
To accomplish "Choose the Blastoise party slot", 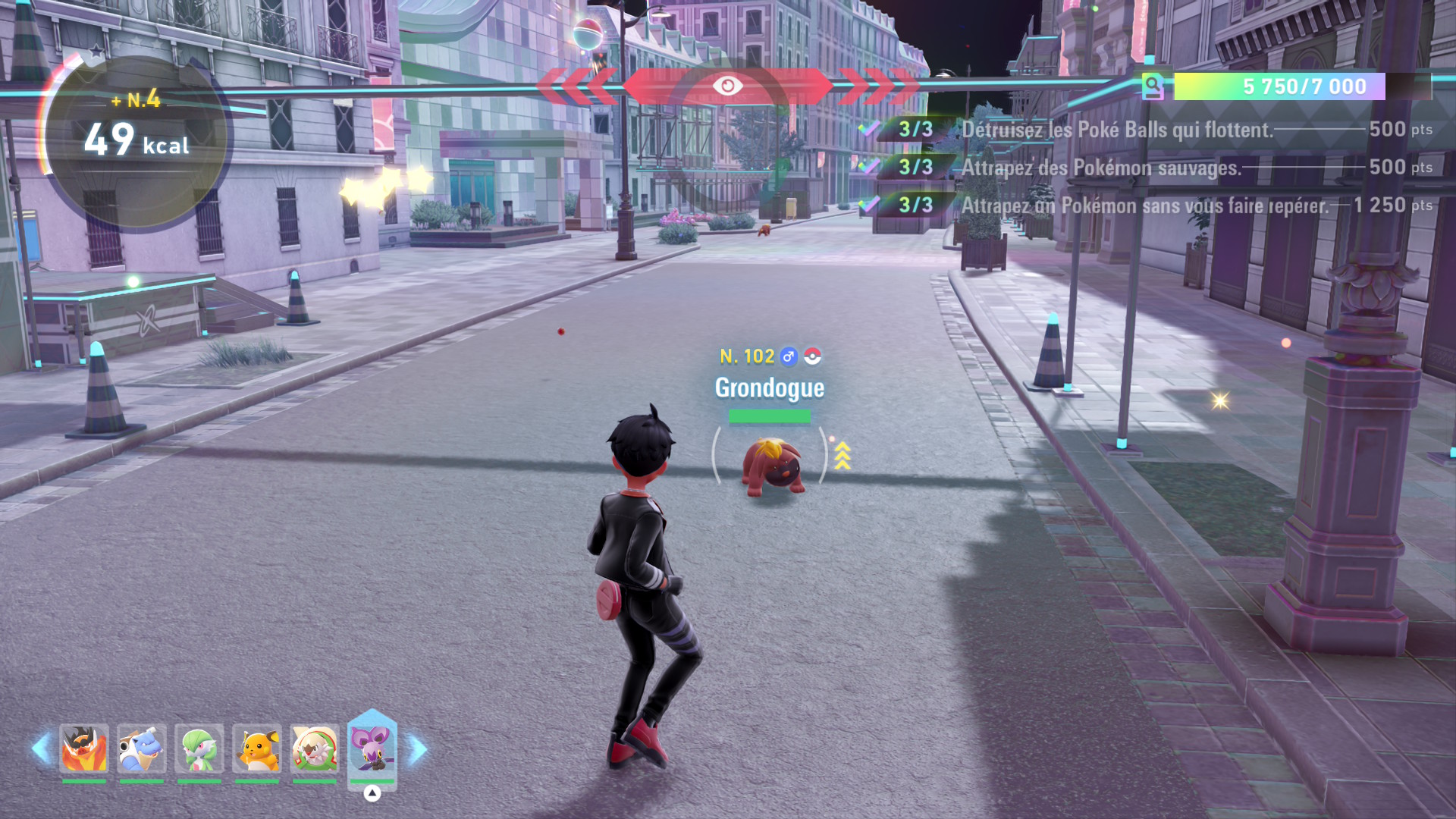I will [141, 749].
